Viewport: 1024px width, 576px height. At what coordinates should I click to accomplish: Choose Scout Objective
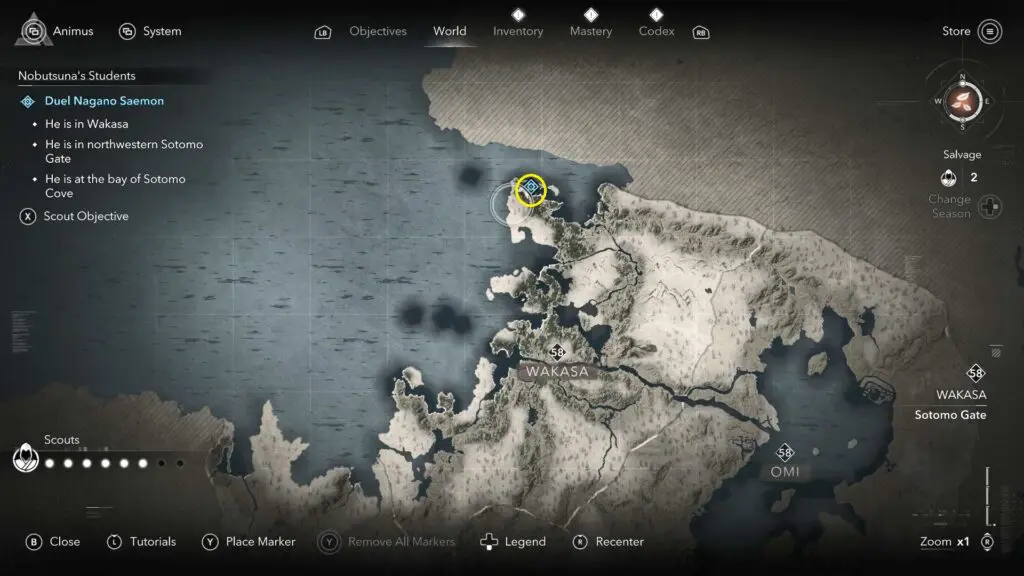(85, 216)
